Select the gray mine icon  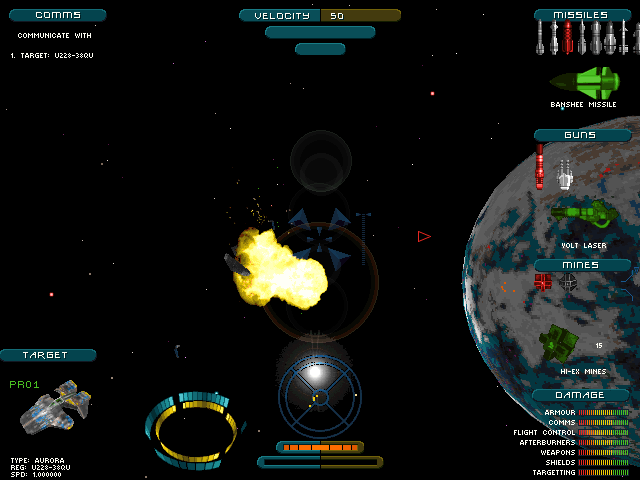click(x=568, y=282)
